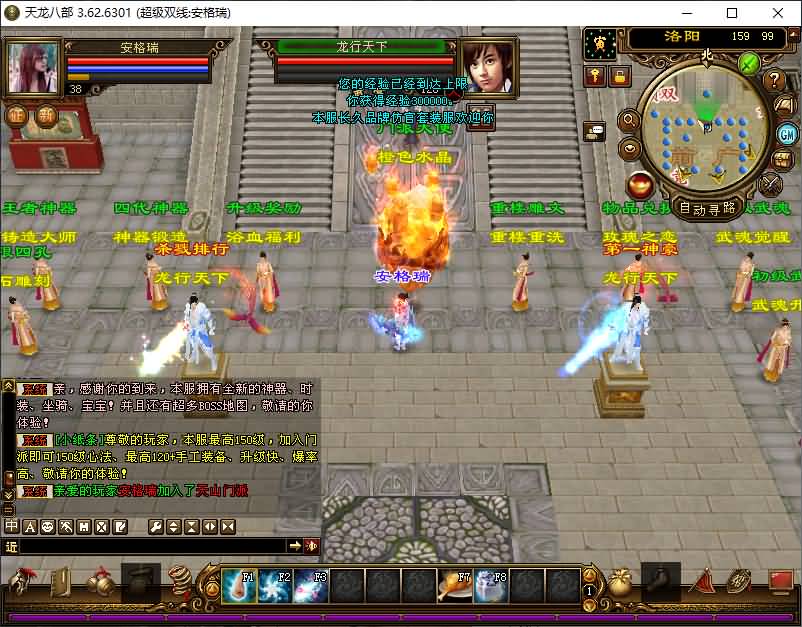Open the money pouch icon on the bottom bar
Image resolution: width=802 pixels, height=627 pixels.
pos(621,582)
